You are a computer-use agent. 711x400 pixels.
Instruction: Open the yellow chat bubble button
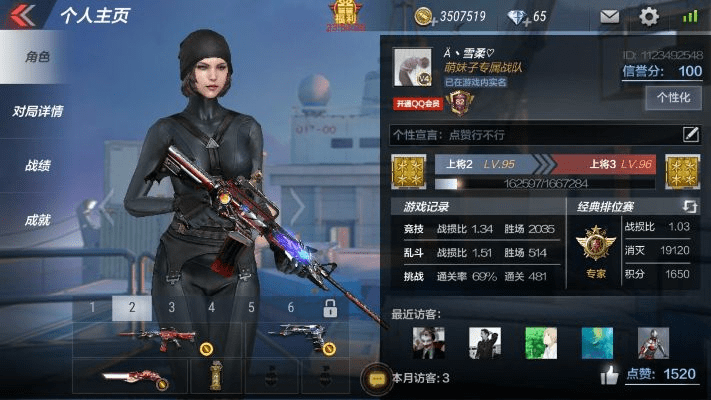point(377,378)
